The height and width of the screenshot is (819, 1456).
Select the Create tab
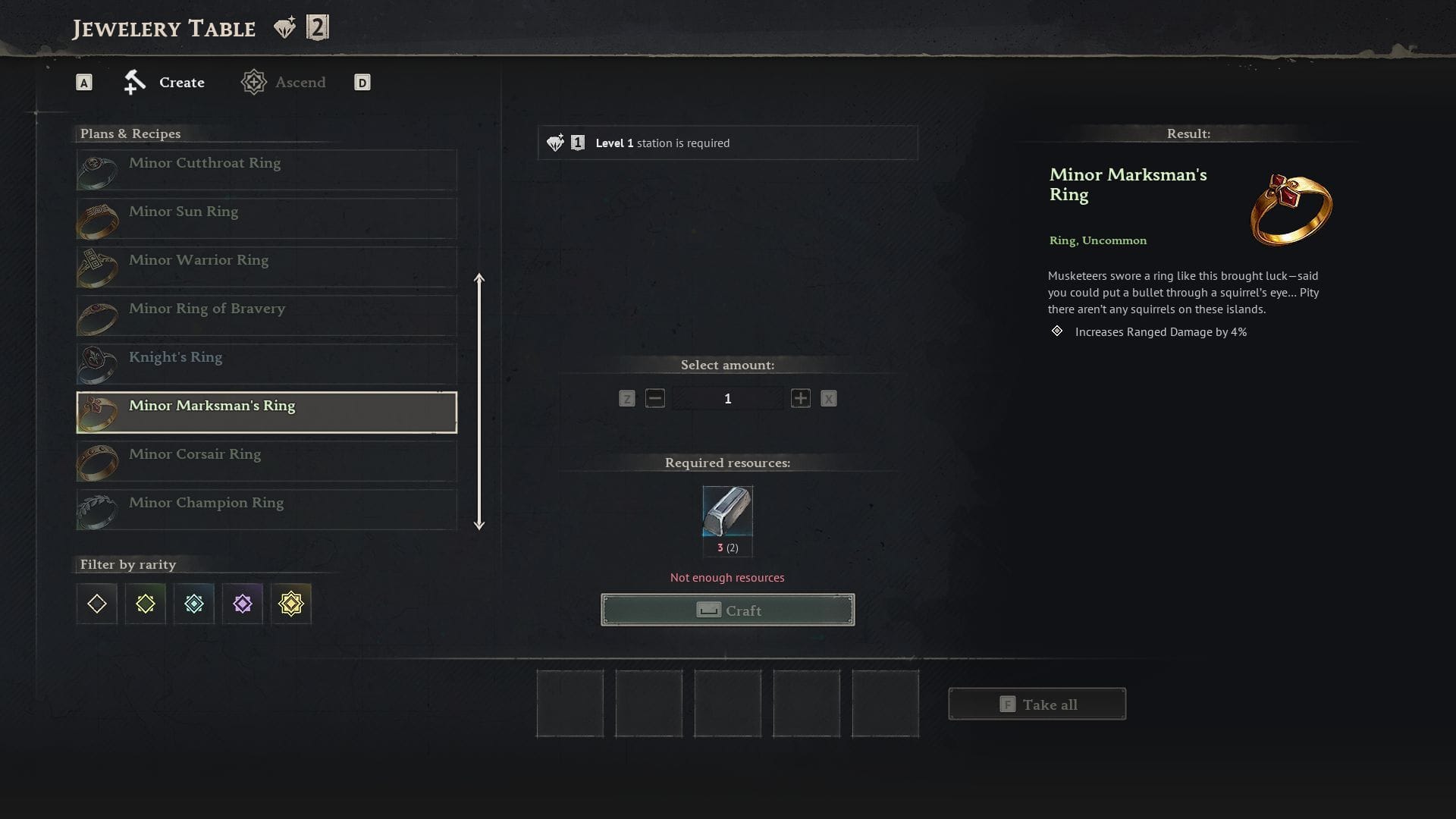(180, 82)
